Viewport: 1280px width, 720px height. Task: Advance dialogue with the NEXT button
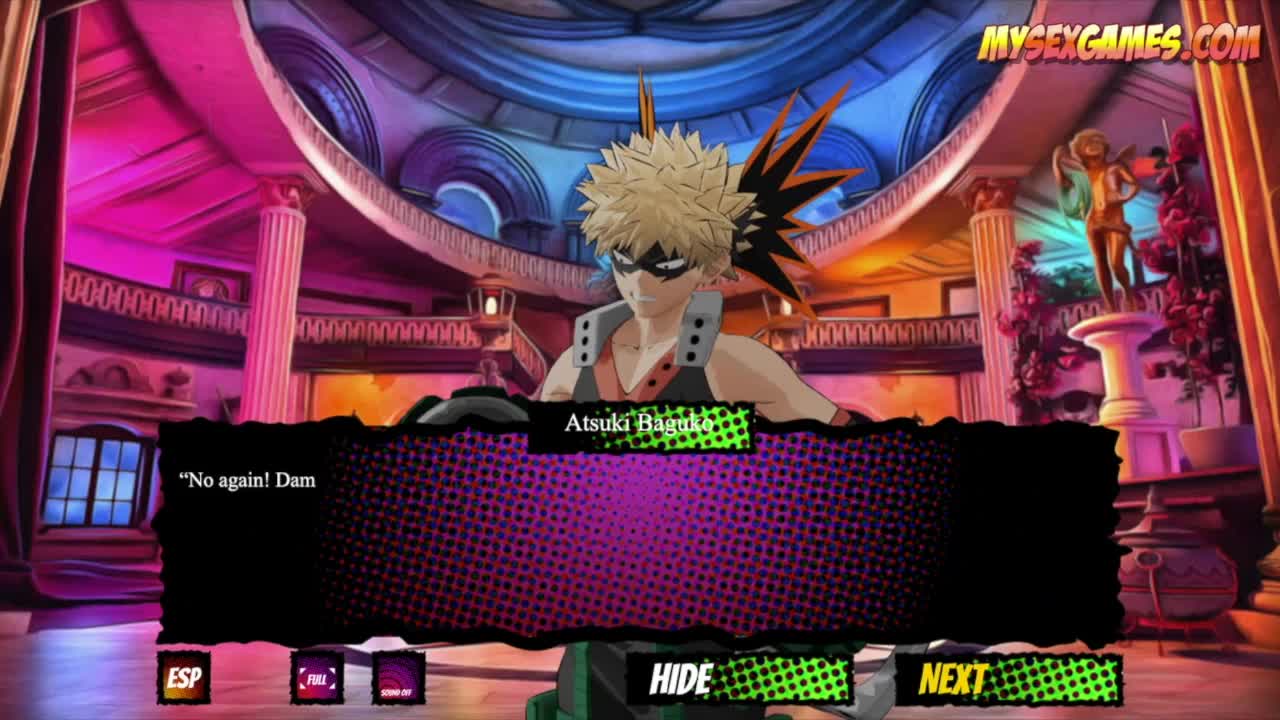pos(1008,679)
